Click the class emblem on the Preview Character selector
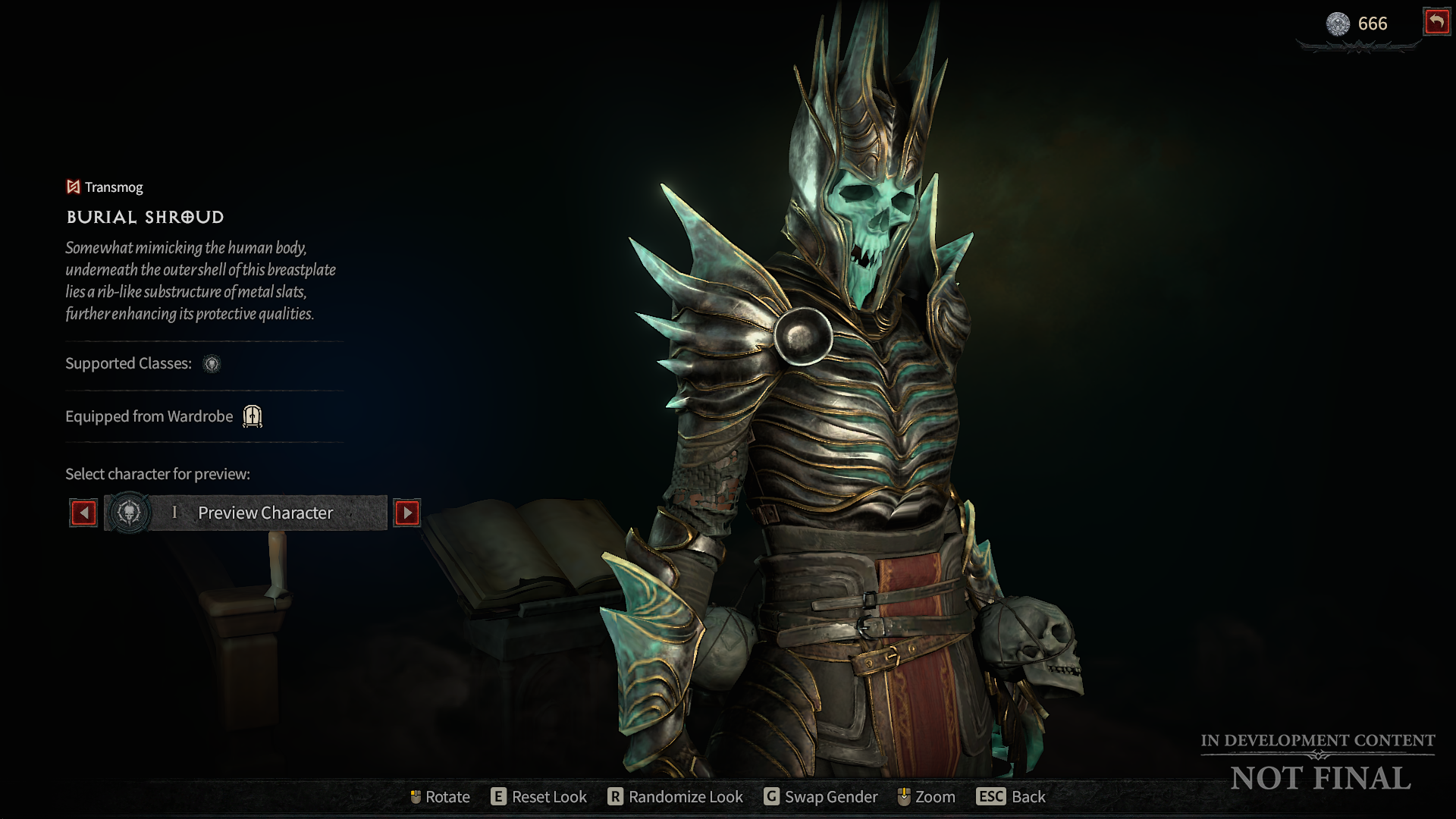1456x819 pixels. point(130,513)
